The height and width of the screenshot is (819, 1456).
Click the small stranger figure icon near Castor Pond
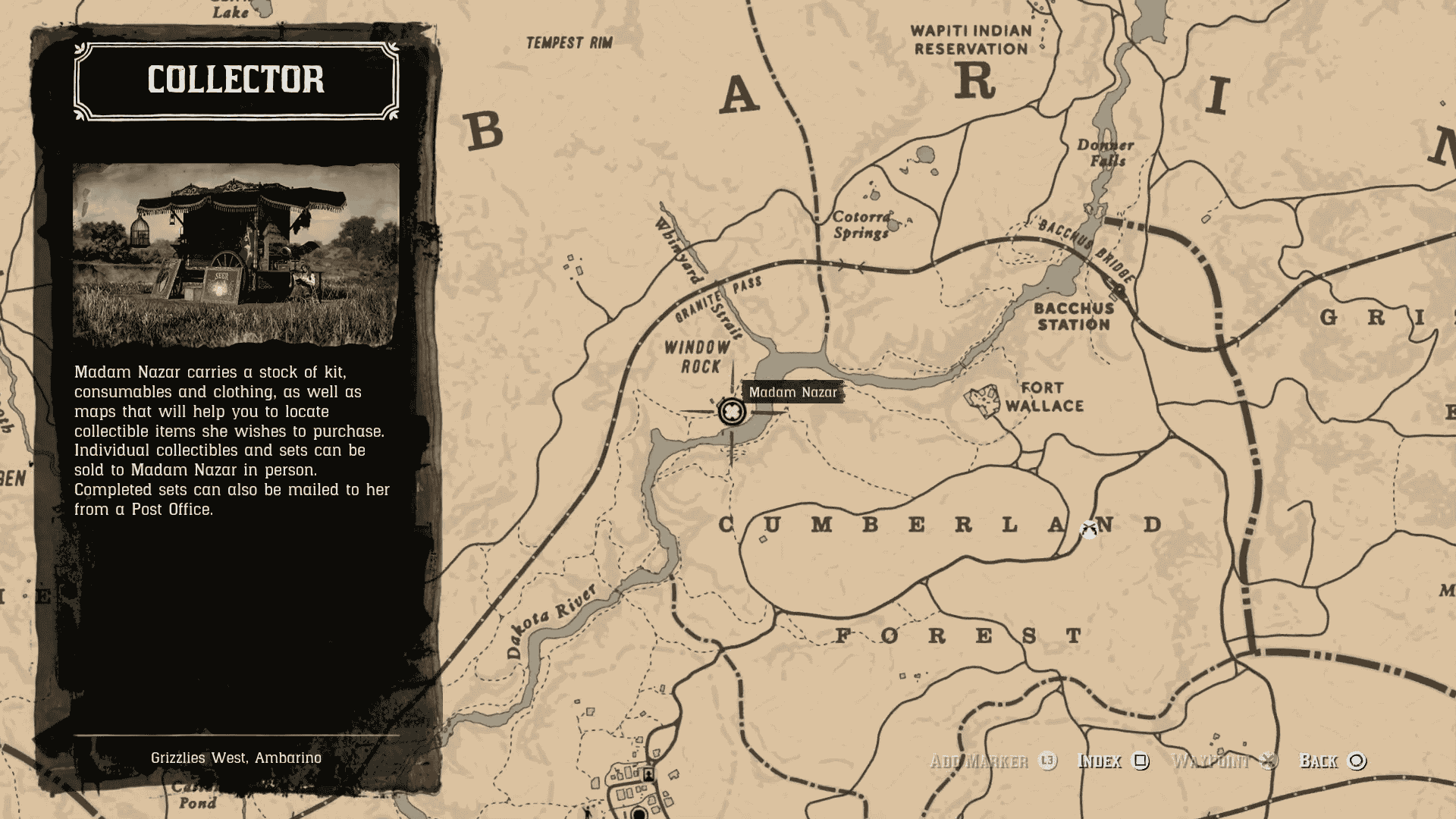tap(588, 814)
